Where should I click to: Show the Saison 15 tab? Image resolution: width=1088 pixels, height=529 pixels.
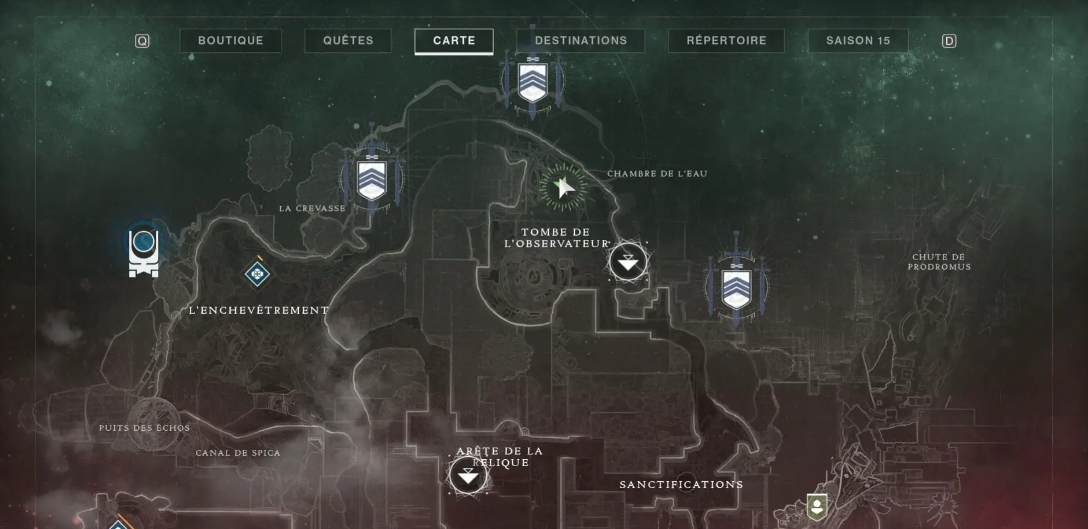(x=857, y=41)
